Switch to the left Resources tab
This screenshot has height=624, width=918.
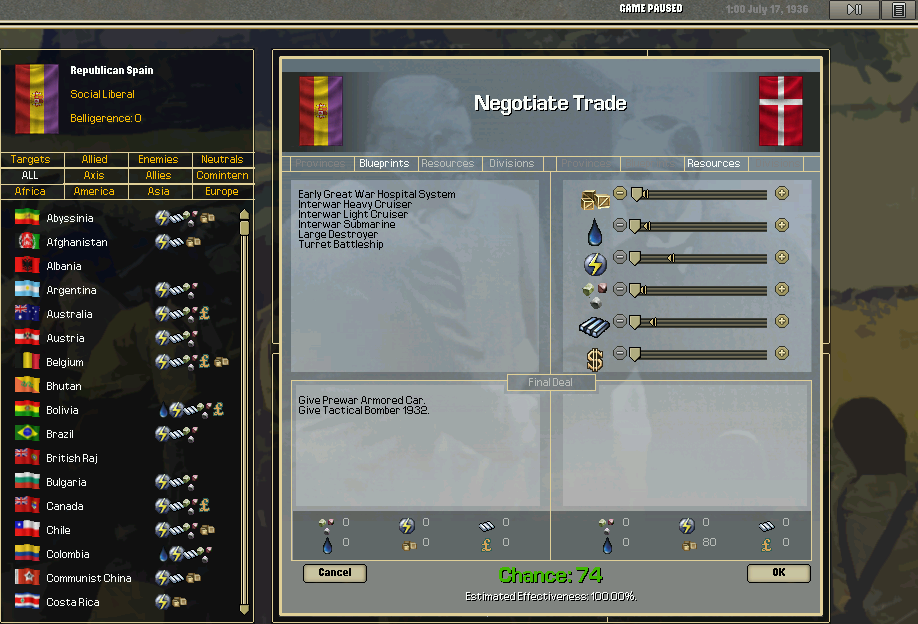[447, 164]
